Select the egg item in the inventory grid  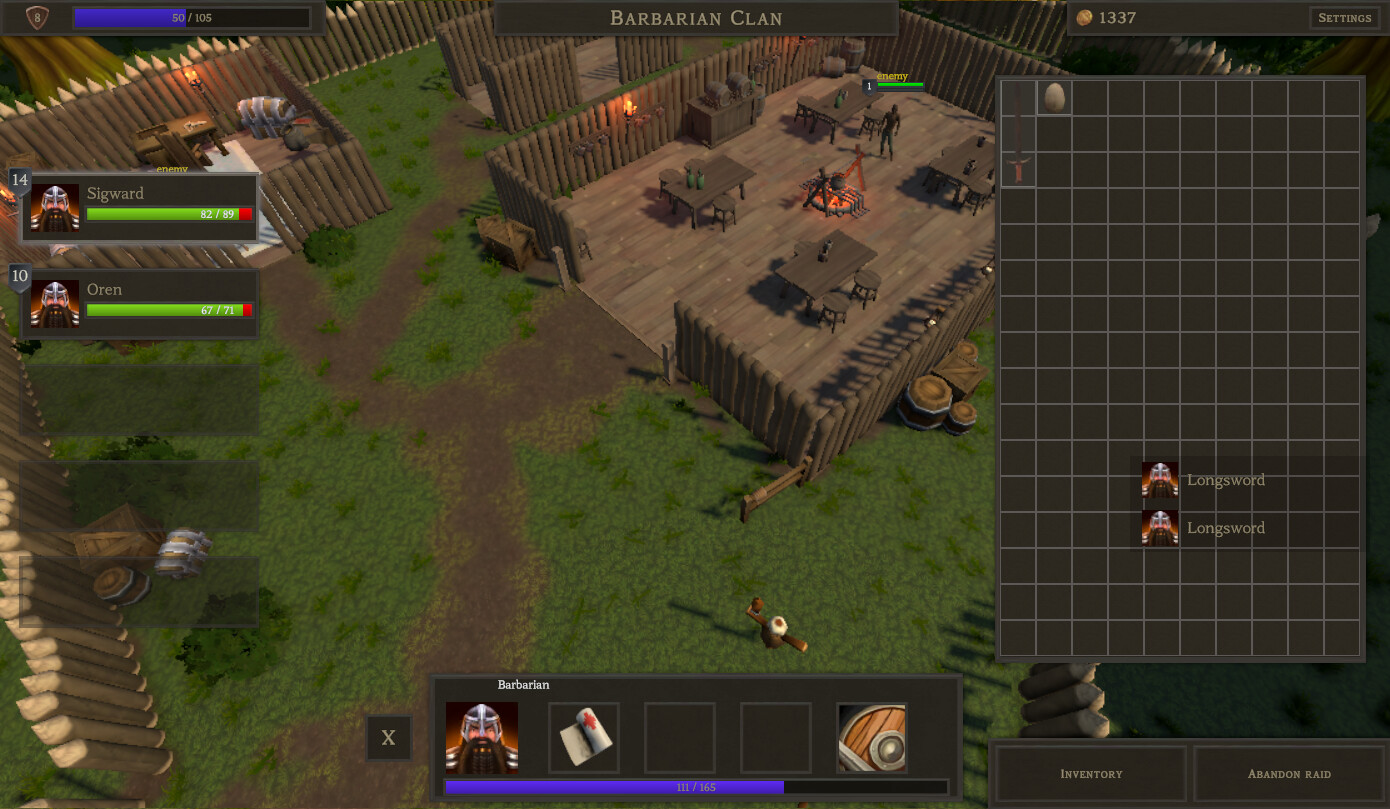(x=1052, y=97)
